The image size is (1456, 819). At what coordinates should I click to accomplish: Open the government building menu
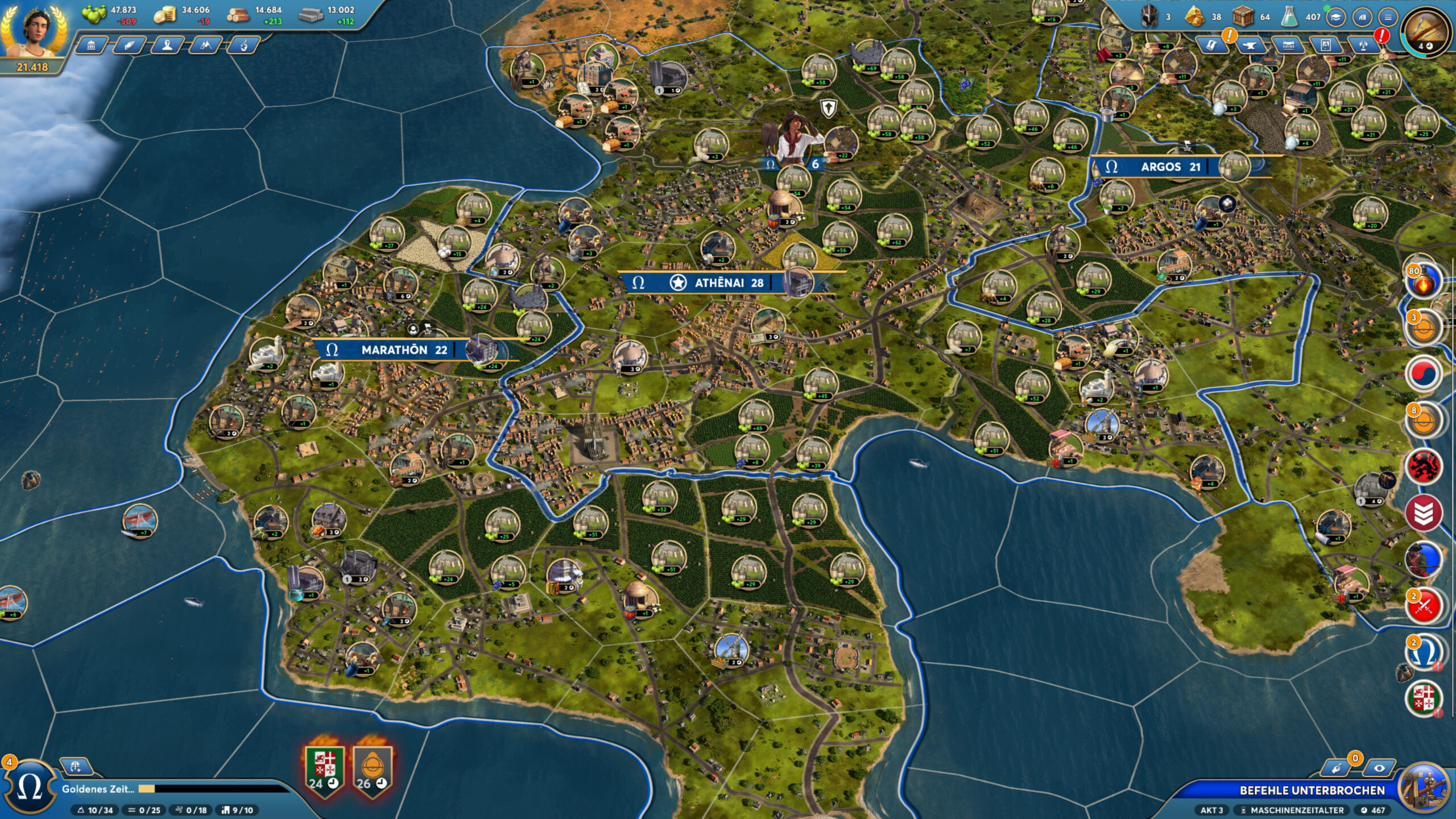(92, 45)
